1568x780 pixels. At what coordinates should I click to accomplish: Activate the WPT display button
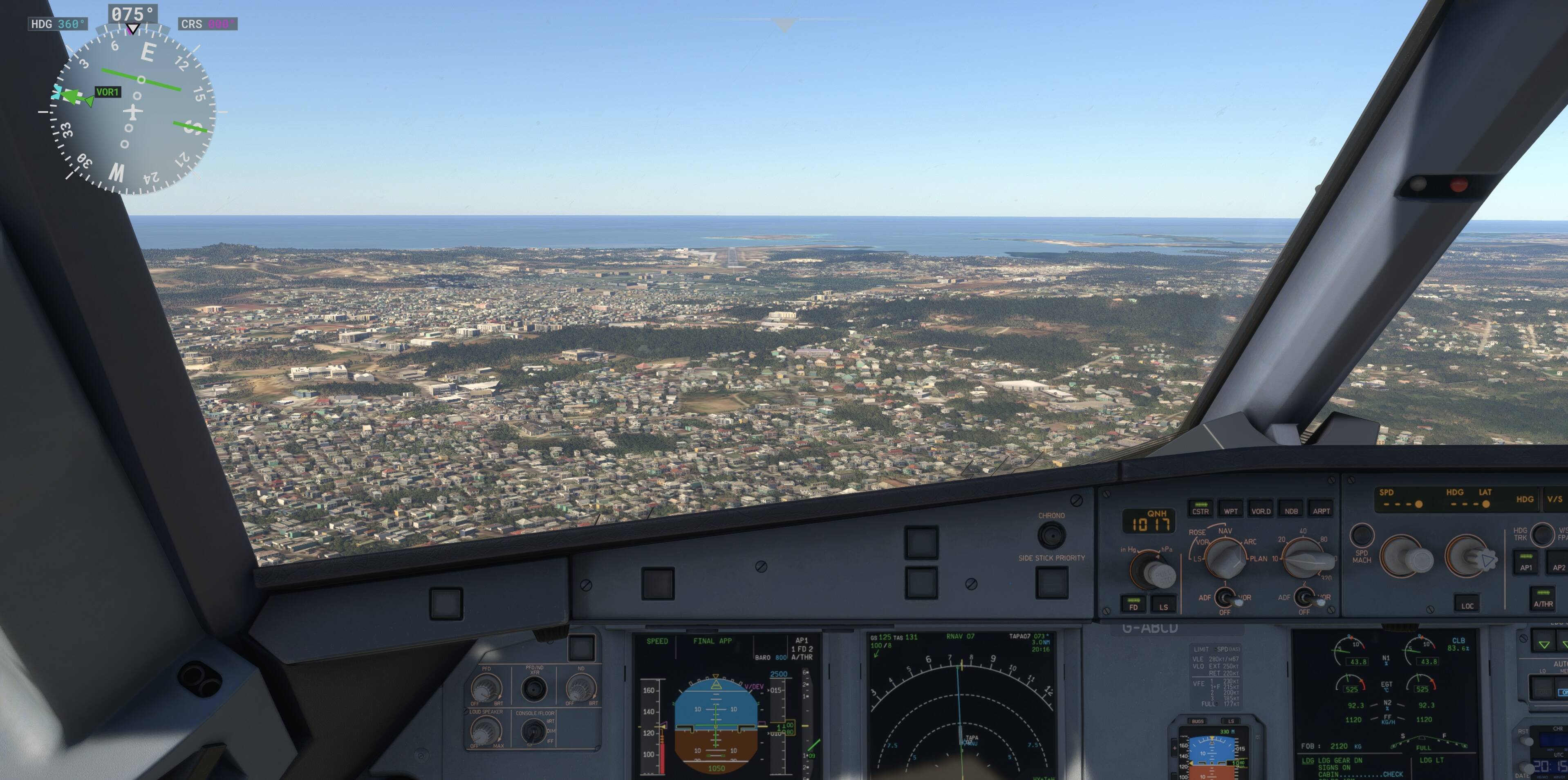coord(1230,509)
